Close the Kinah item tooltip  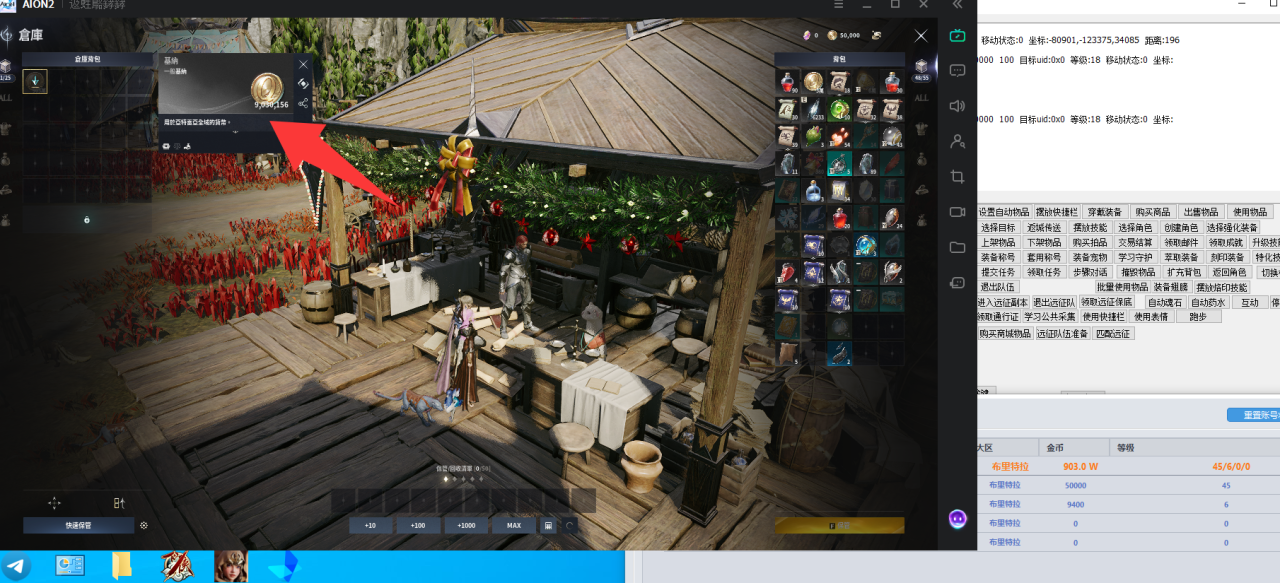pos(303,64)
